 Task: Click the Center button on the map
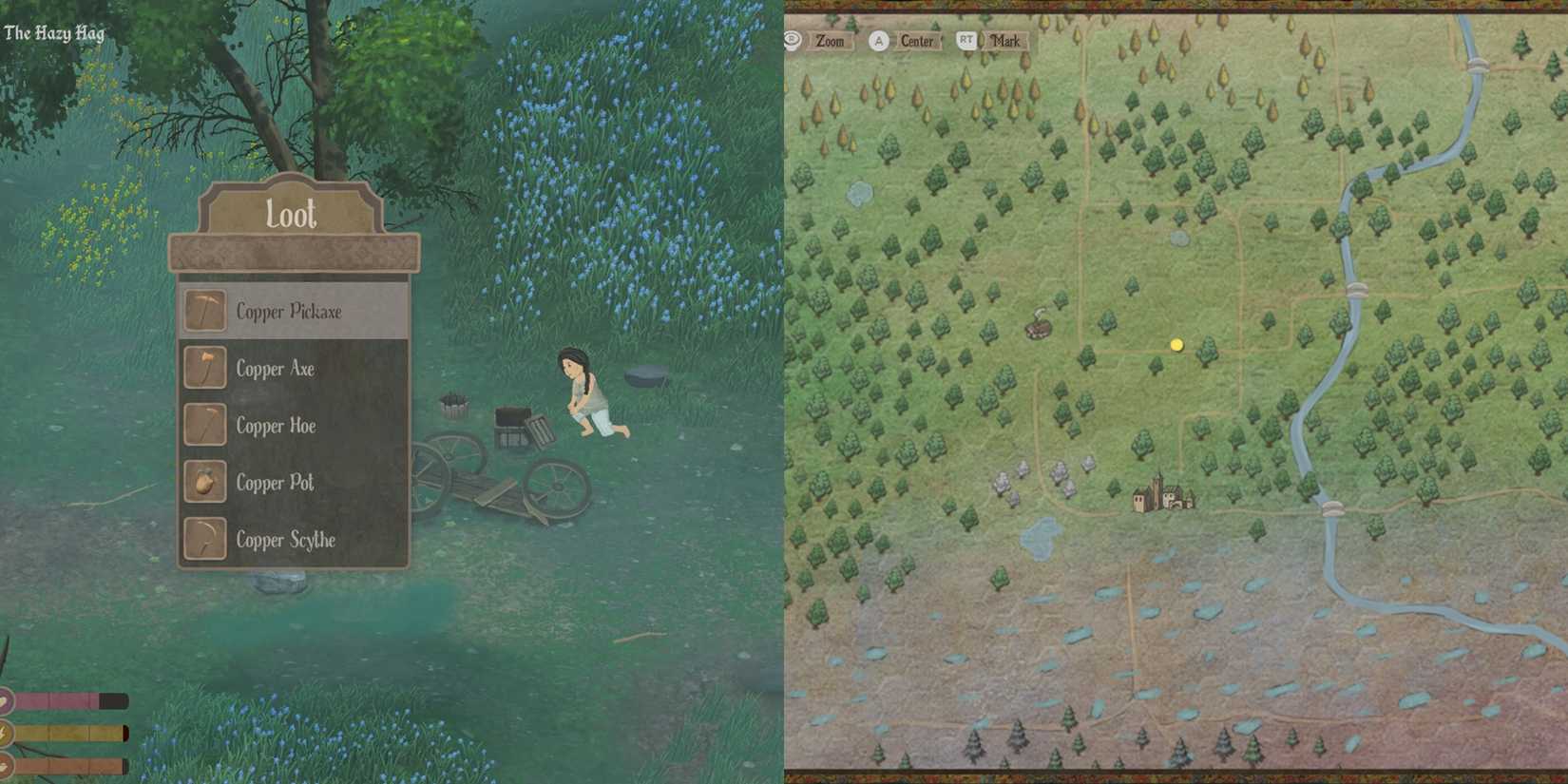tap(915, 41)
